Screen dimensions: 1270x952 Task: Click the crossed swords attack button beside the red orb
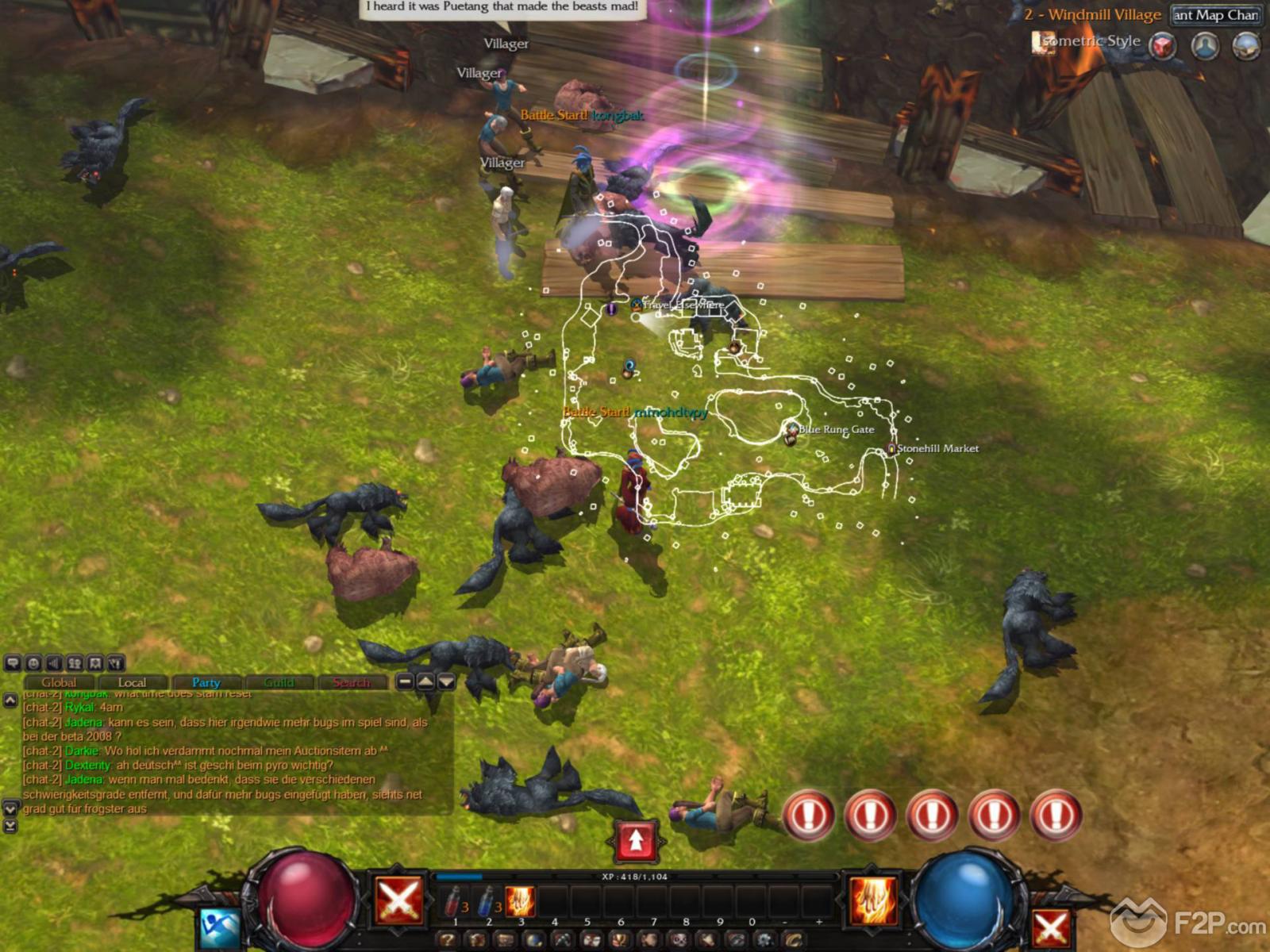[398, 901]
